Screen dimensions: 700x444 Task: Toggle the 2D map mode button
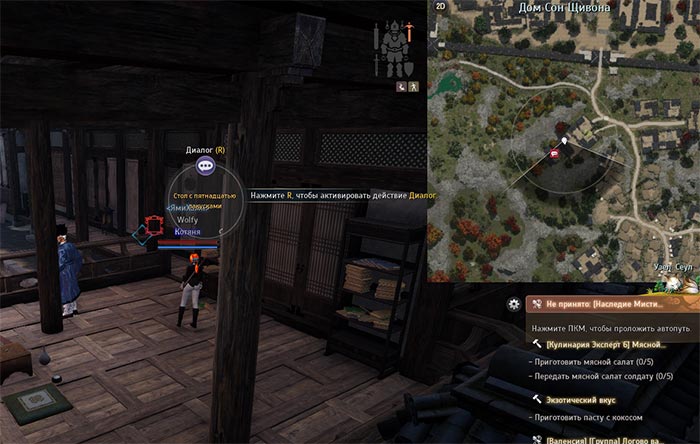coord(441,6)
